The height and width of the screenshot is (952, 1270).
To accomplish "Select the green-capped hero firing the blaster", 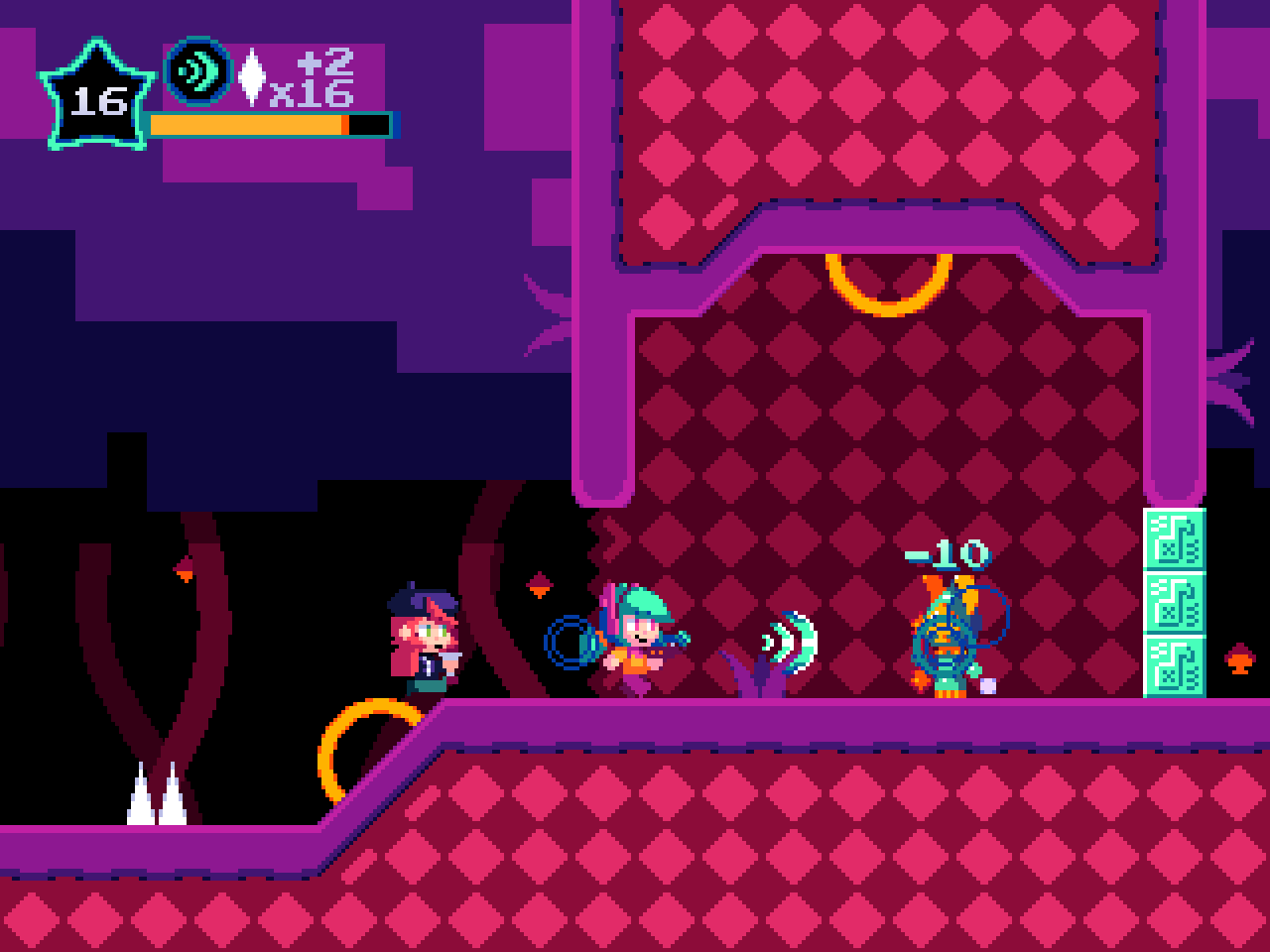I will tap(640, 635).
